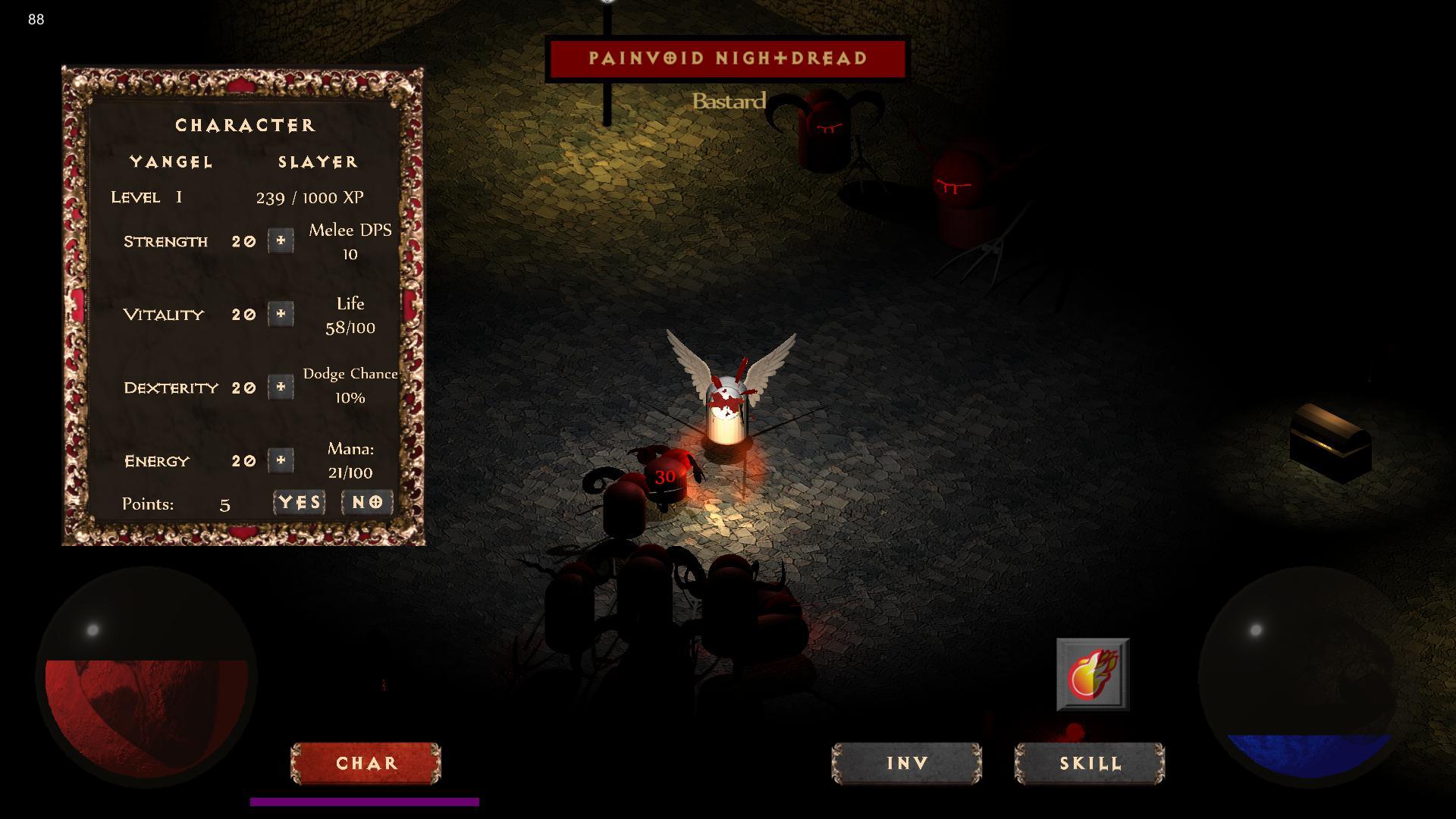Increase Vitality with its plus button

click(x=281, y=314)
